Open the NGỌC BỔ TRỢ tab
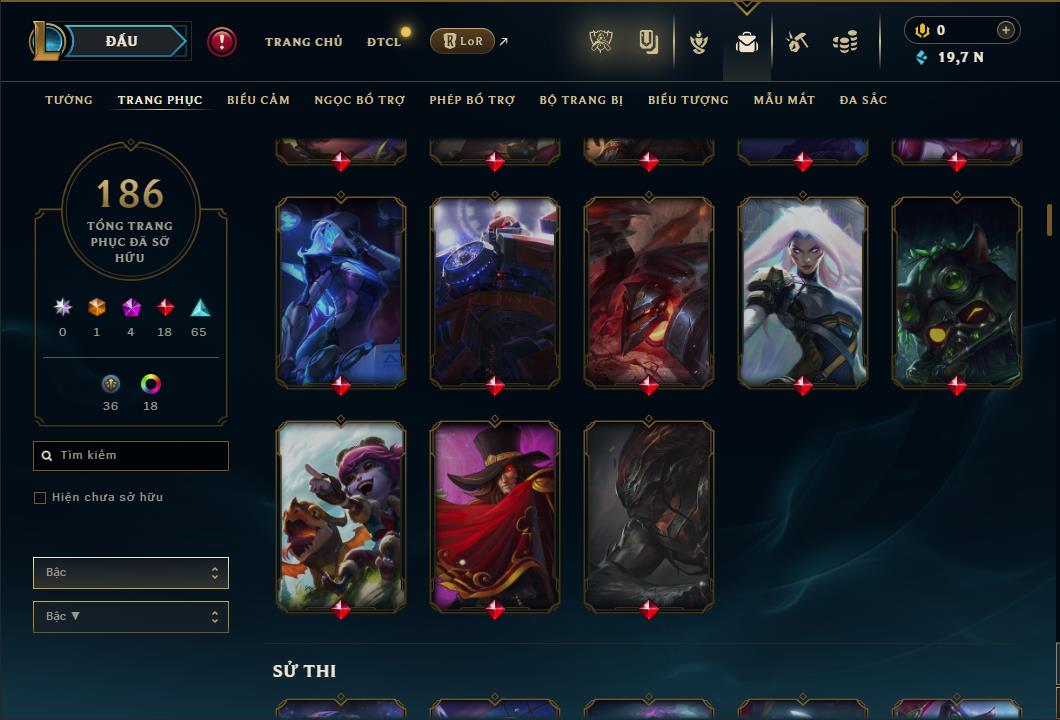Screen dimensions: 1060x720 360,100
